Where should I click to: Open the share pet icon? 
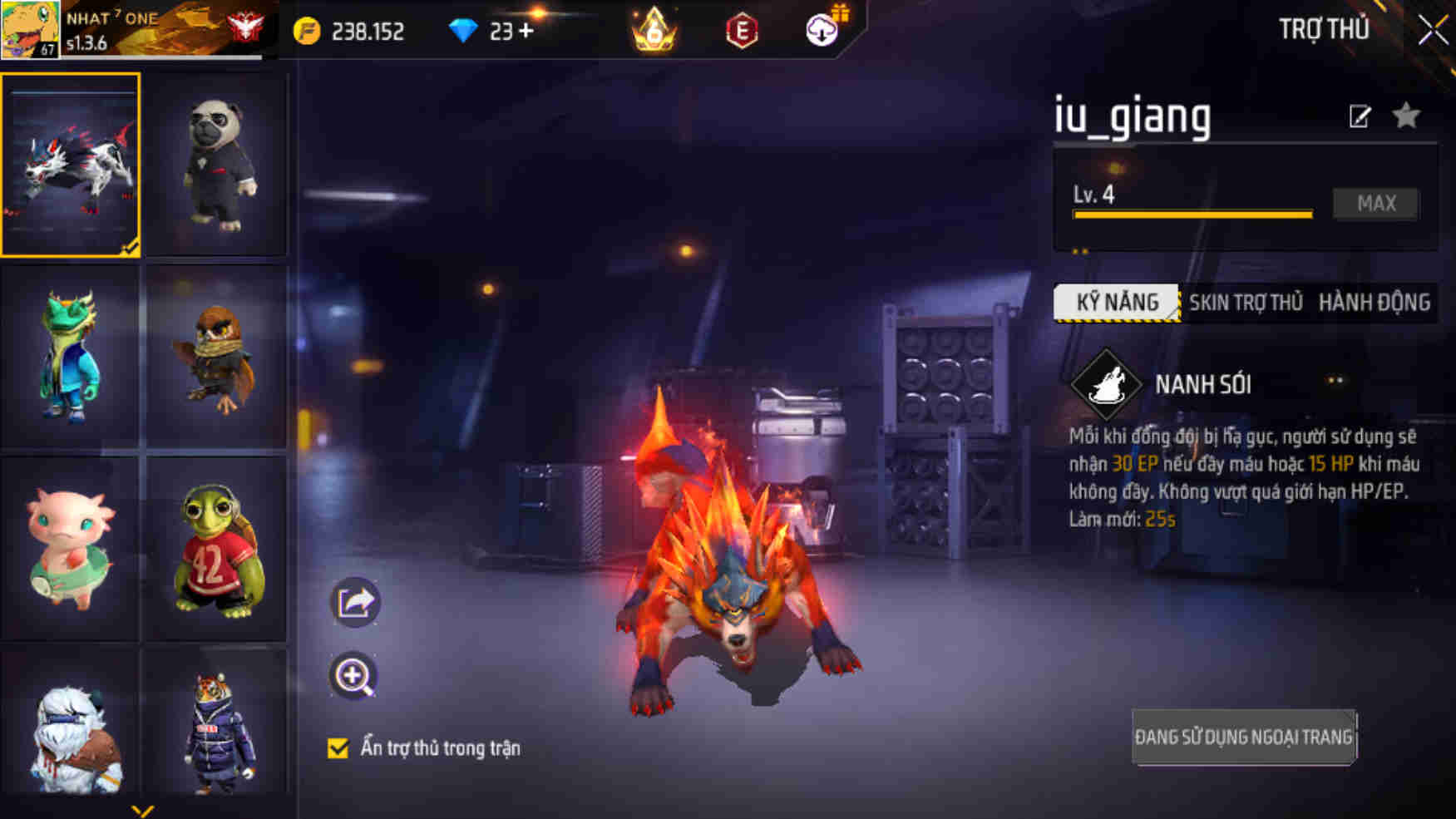point(356,600)
